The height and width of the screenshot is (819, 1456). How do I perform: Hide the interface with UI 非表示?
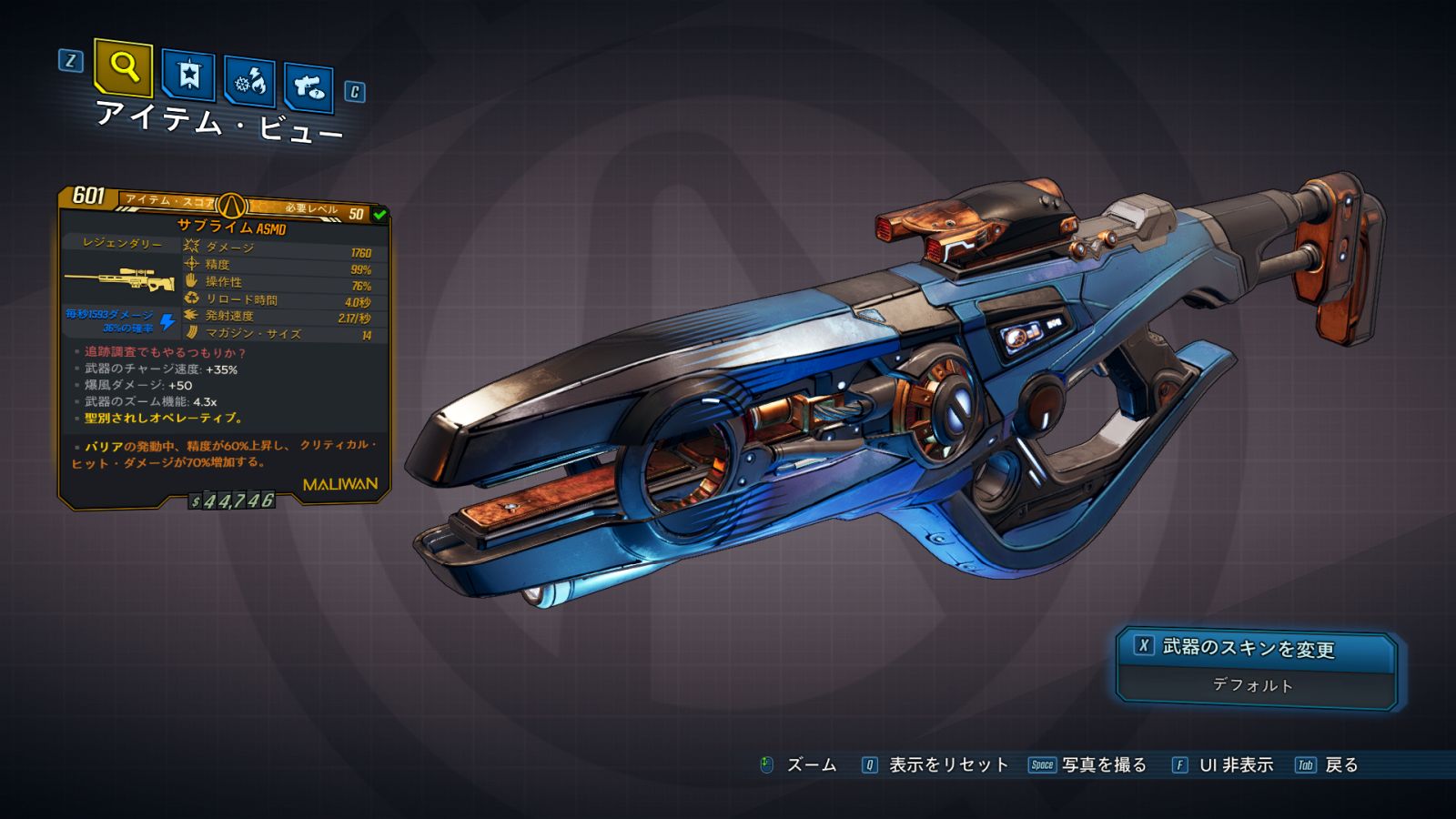coord(1235,765)
